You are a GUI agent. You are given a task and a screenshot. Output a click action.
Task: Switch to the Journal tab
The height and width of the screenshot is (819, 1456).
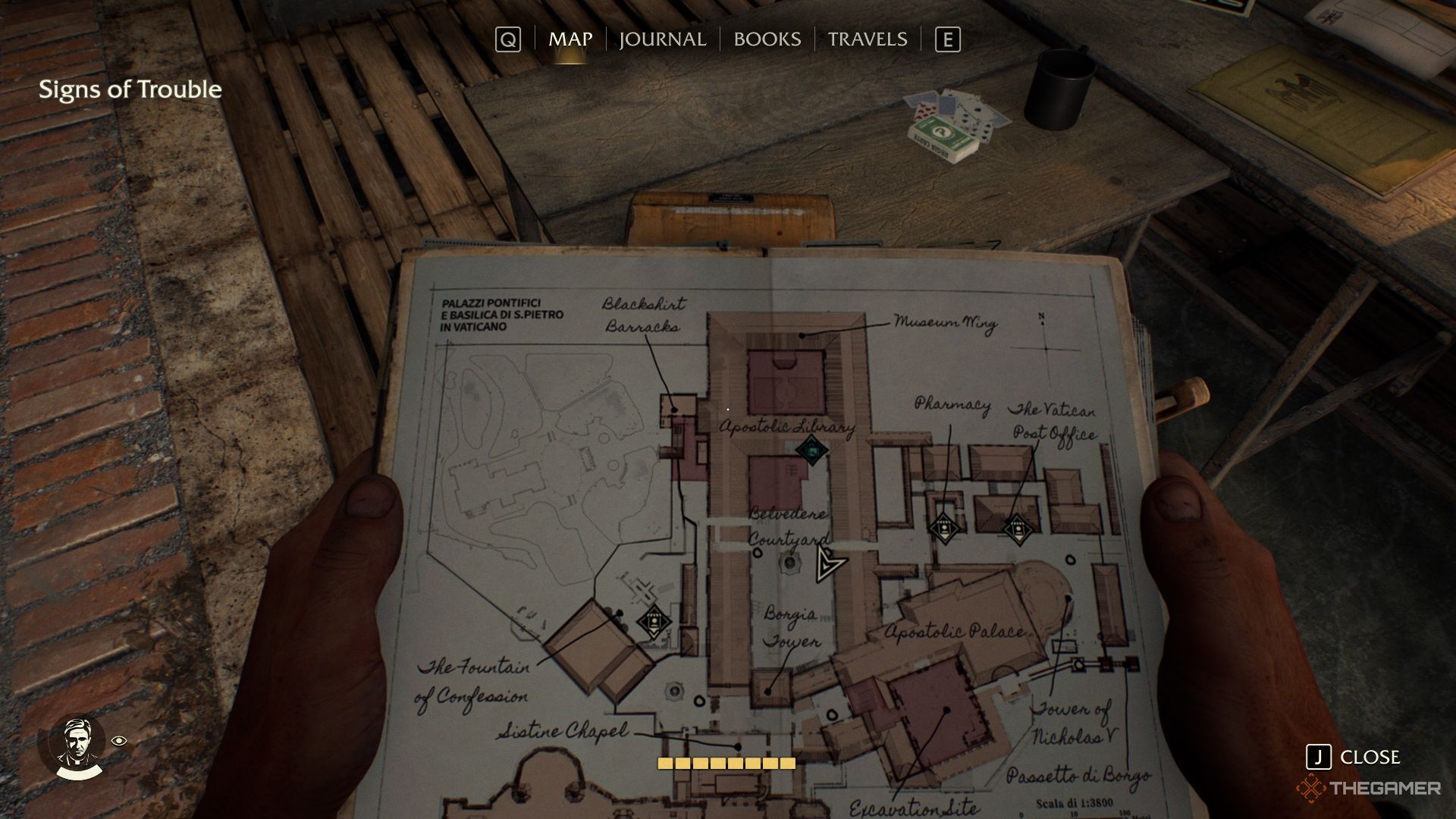[x=662, y=39]
